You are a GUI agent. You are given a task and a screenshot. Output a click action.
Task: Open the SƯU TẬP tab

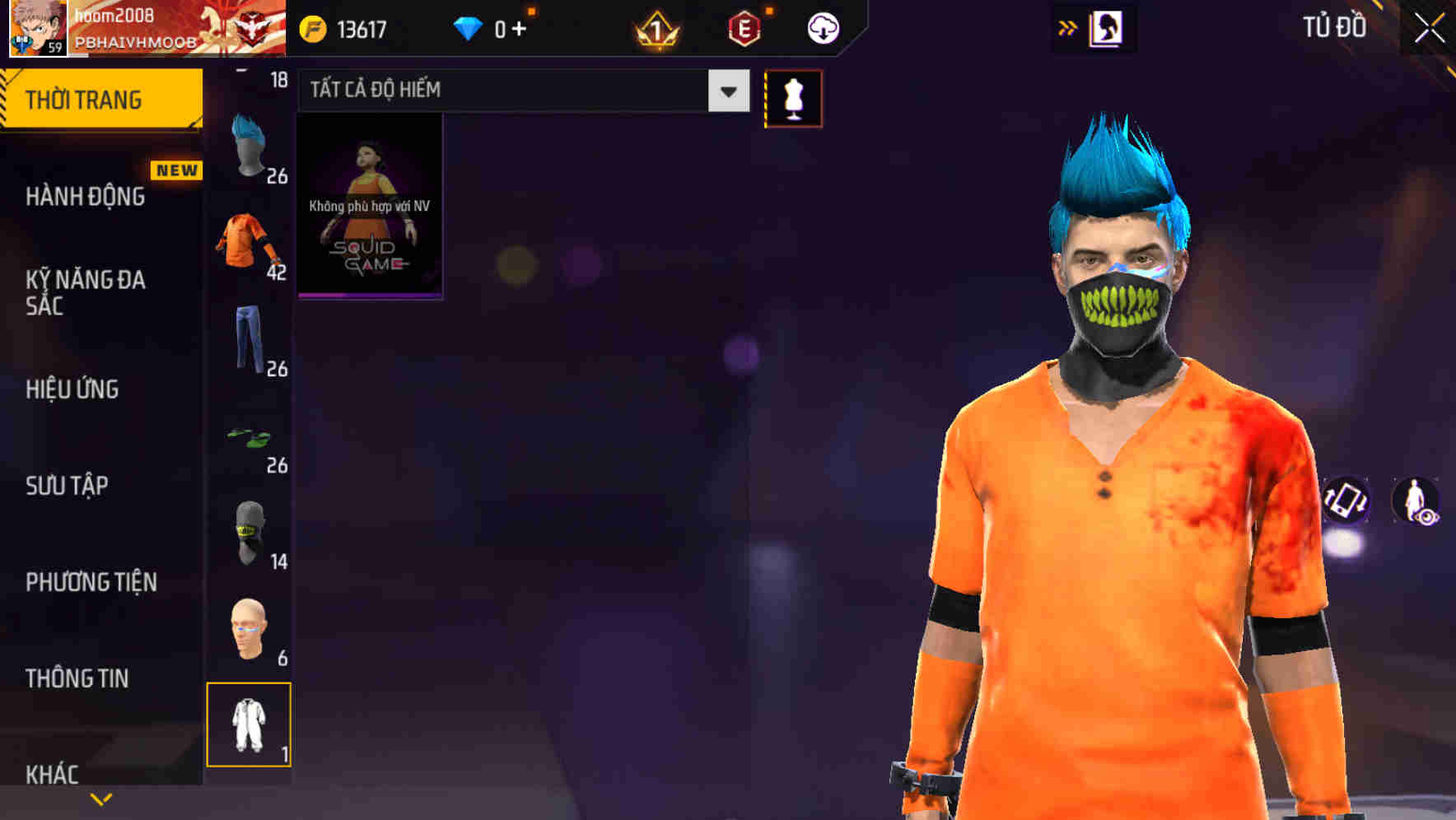point(66,486)
